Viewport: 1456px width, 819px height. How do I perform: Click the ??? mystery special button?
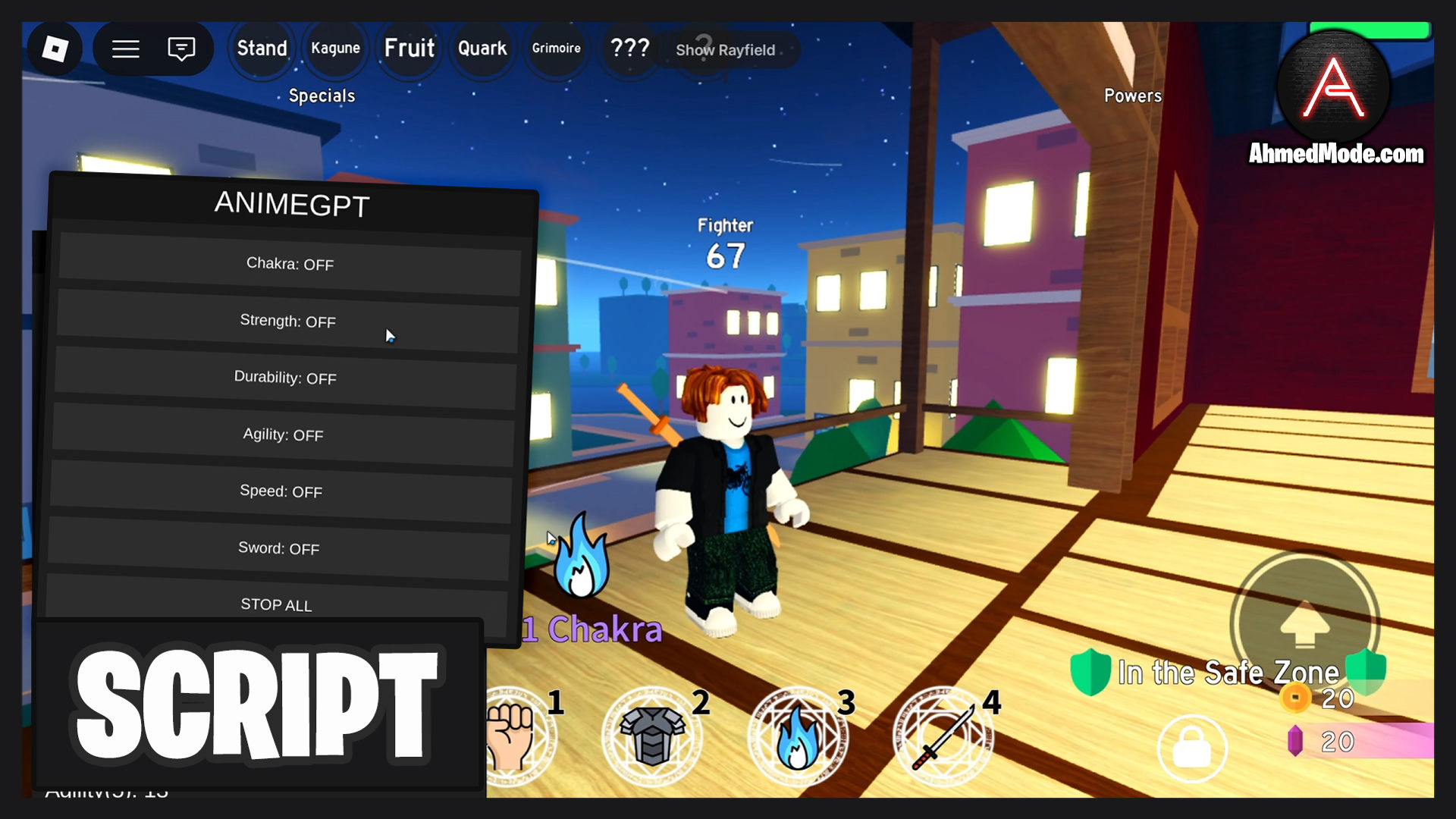coord(629,49)
